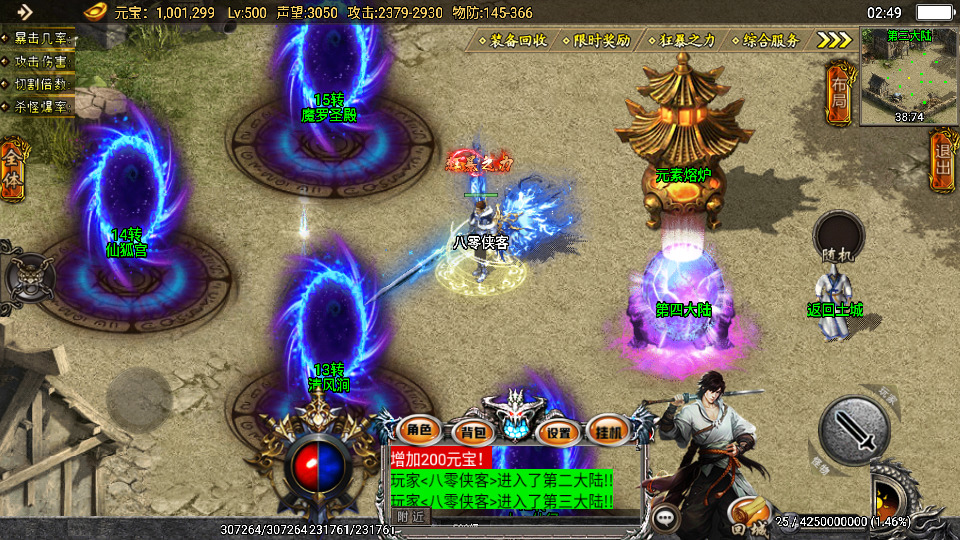
Task: Collapse the top-left arrow panel toggle
Action: [x=24, y=12]
